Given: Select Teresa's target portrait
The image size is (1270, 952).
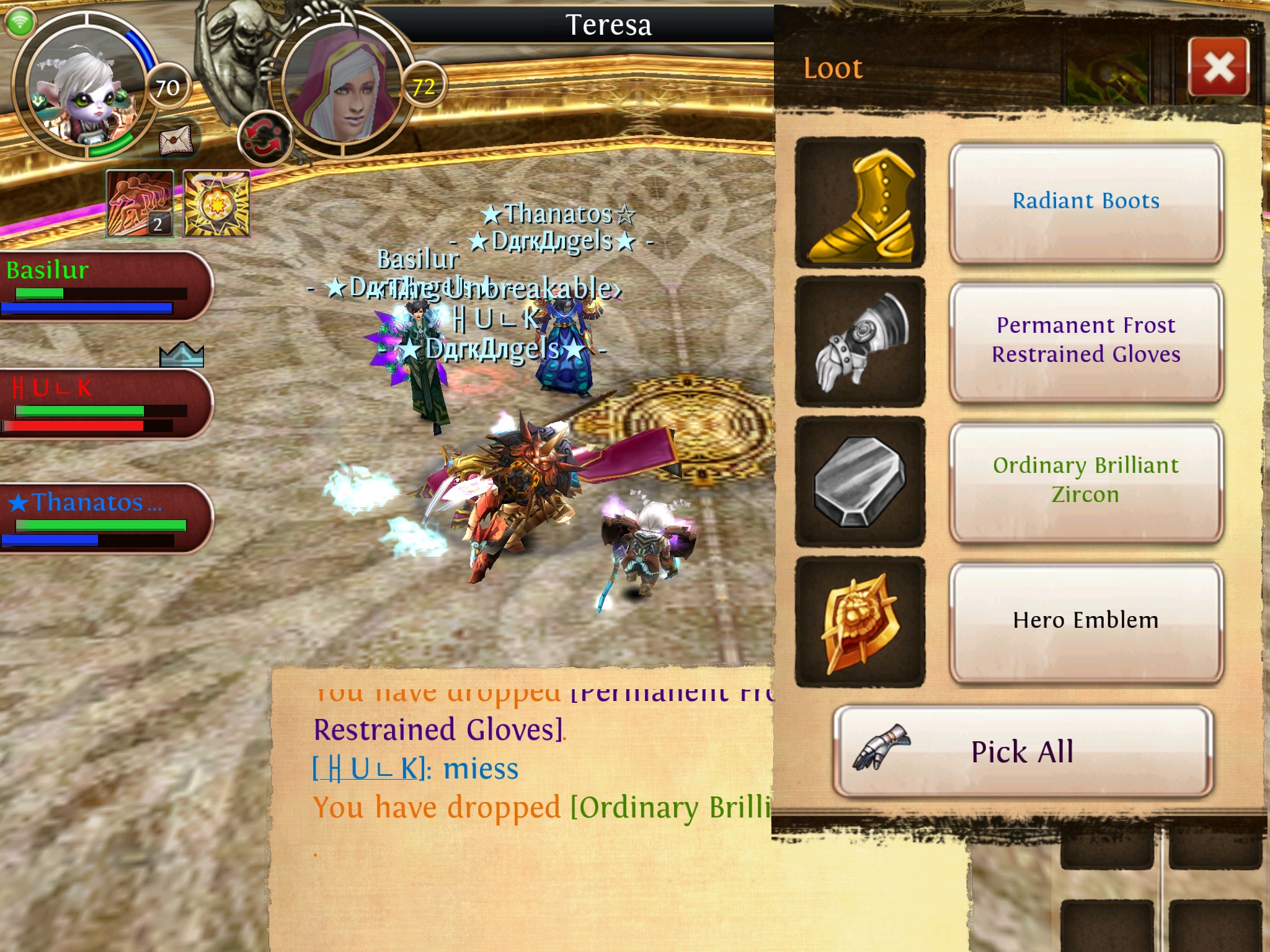Looking at the screenshot, I should coord(343,86).
